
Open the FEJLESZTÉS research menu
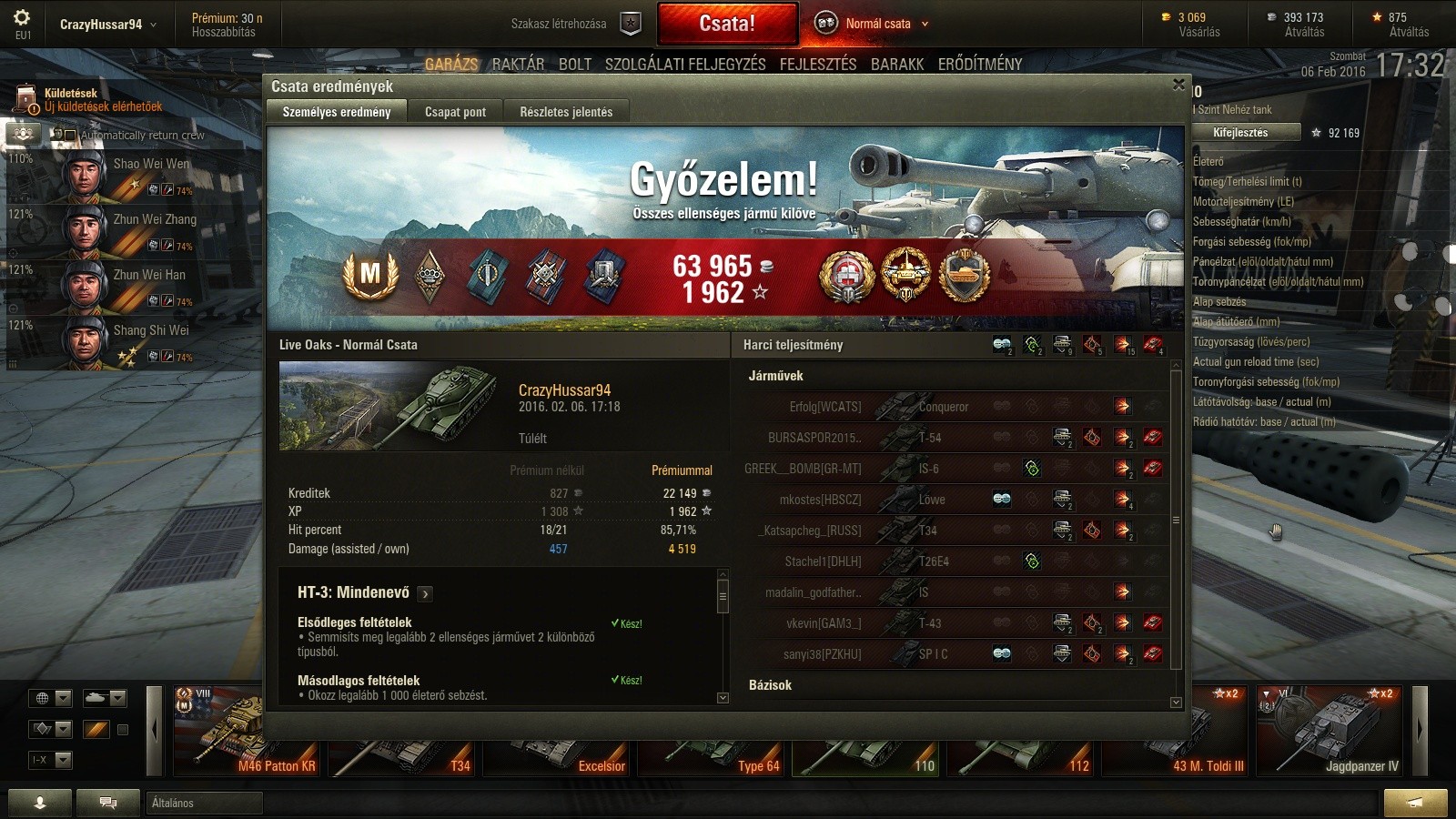pyautogui.click(x=818, y=64)
